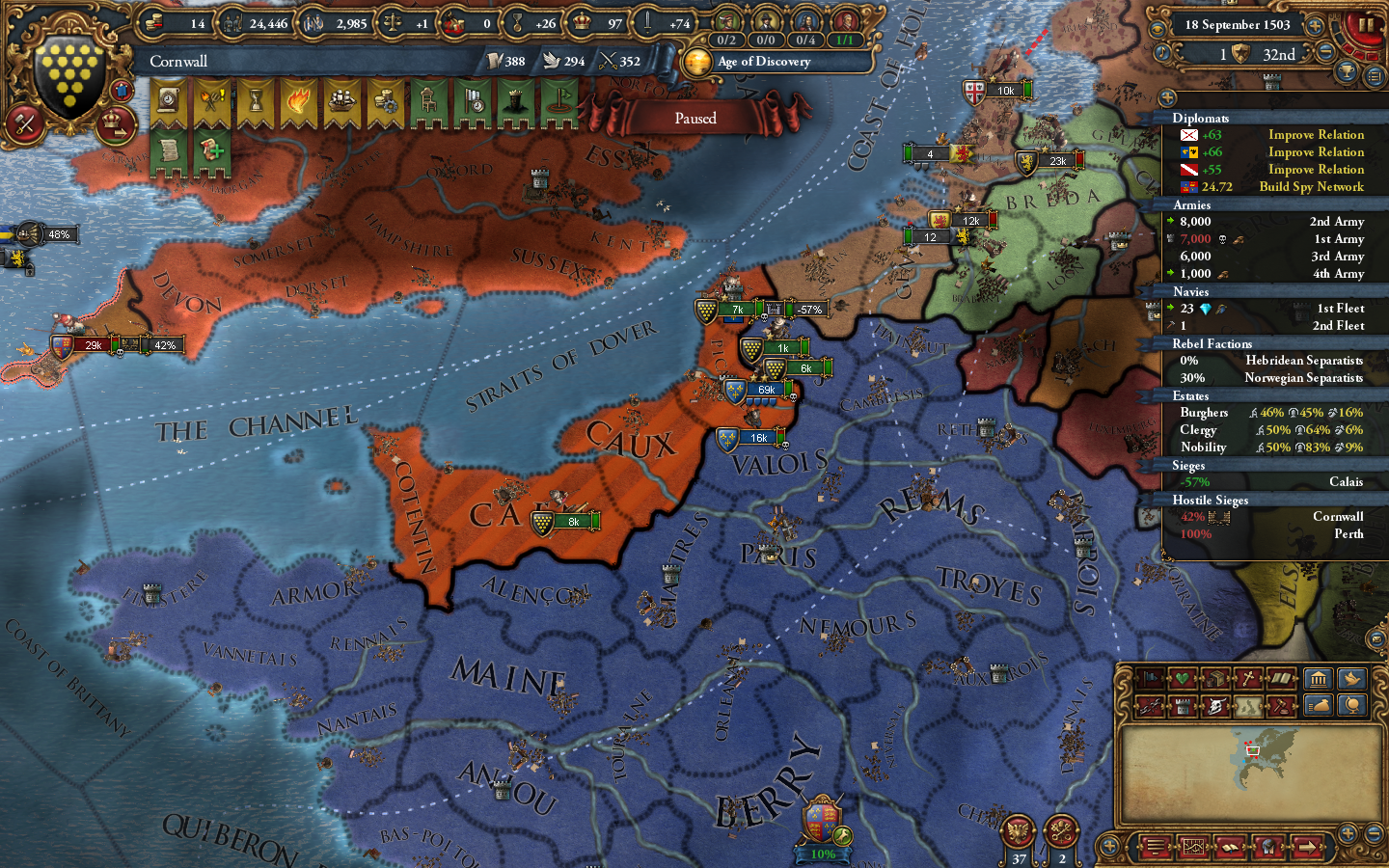
Task: Click the sailing ship alert banner
Action: coord(341,101)
